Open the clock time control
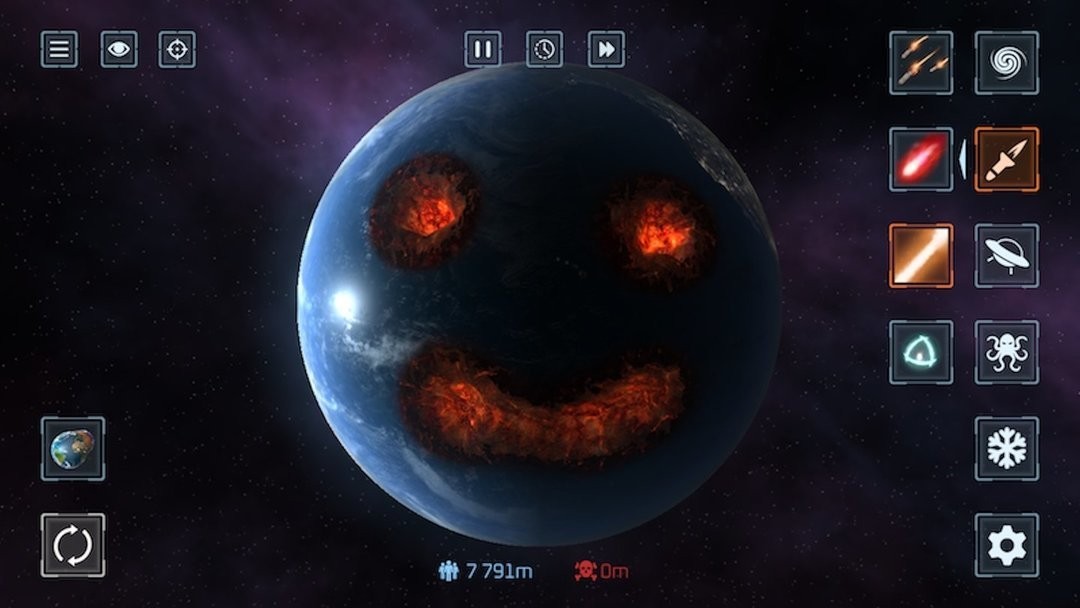Image resolution: width=1080 pixels, height=608 pixels. point(544,49)
